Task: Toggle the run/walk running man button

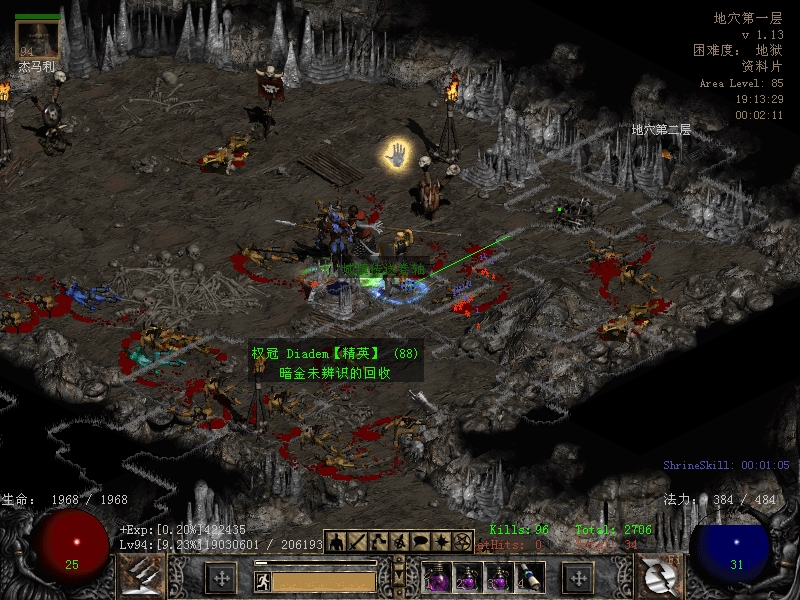Action: pyautogui.click(x=263, y=580)
